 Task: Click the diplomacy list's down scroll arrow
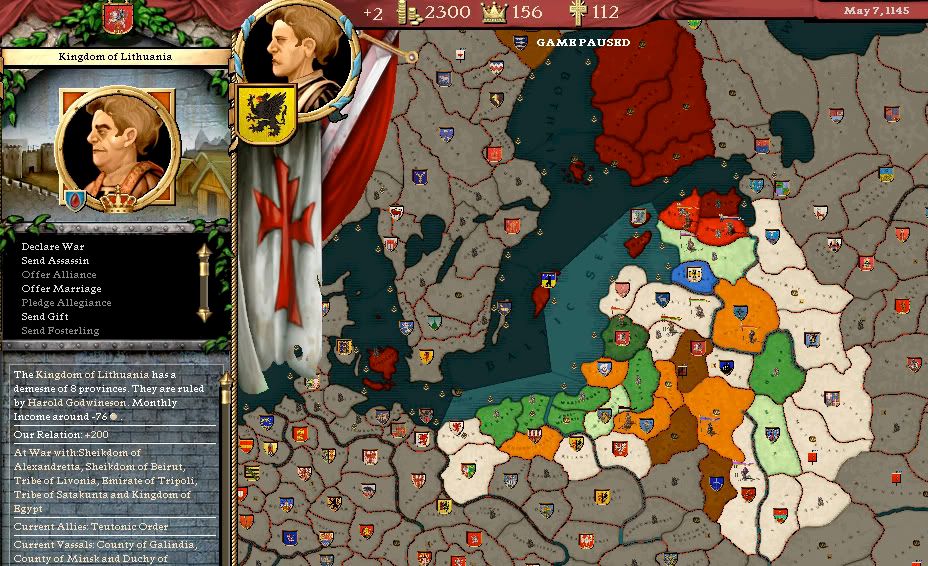click(x=205, y=314)
